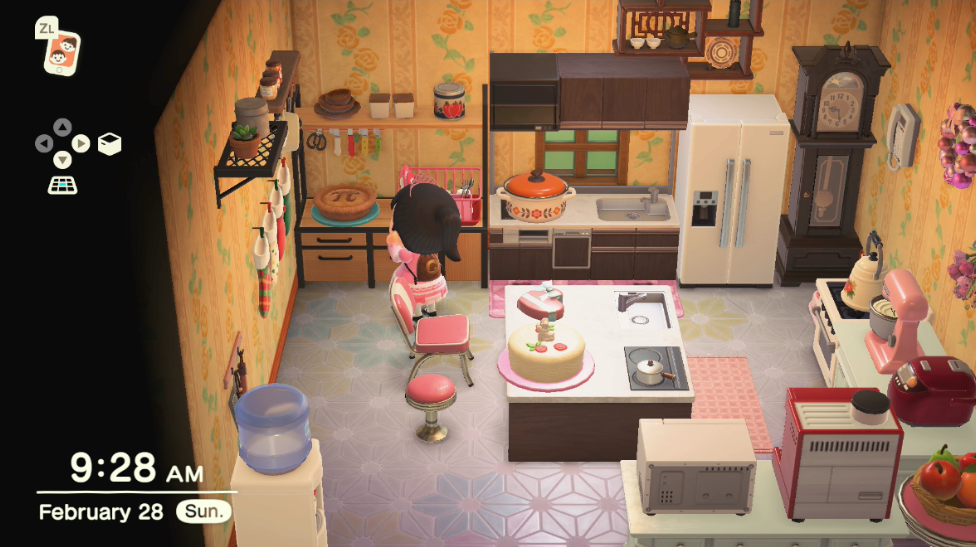Enter decorating mode via the floor grid icon

(x=62, y=184)
